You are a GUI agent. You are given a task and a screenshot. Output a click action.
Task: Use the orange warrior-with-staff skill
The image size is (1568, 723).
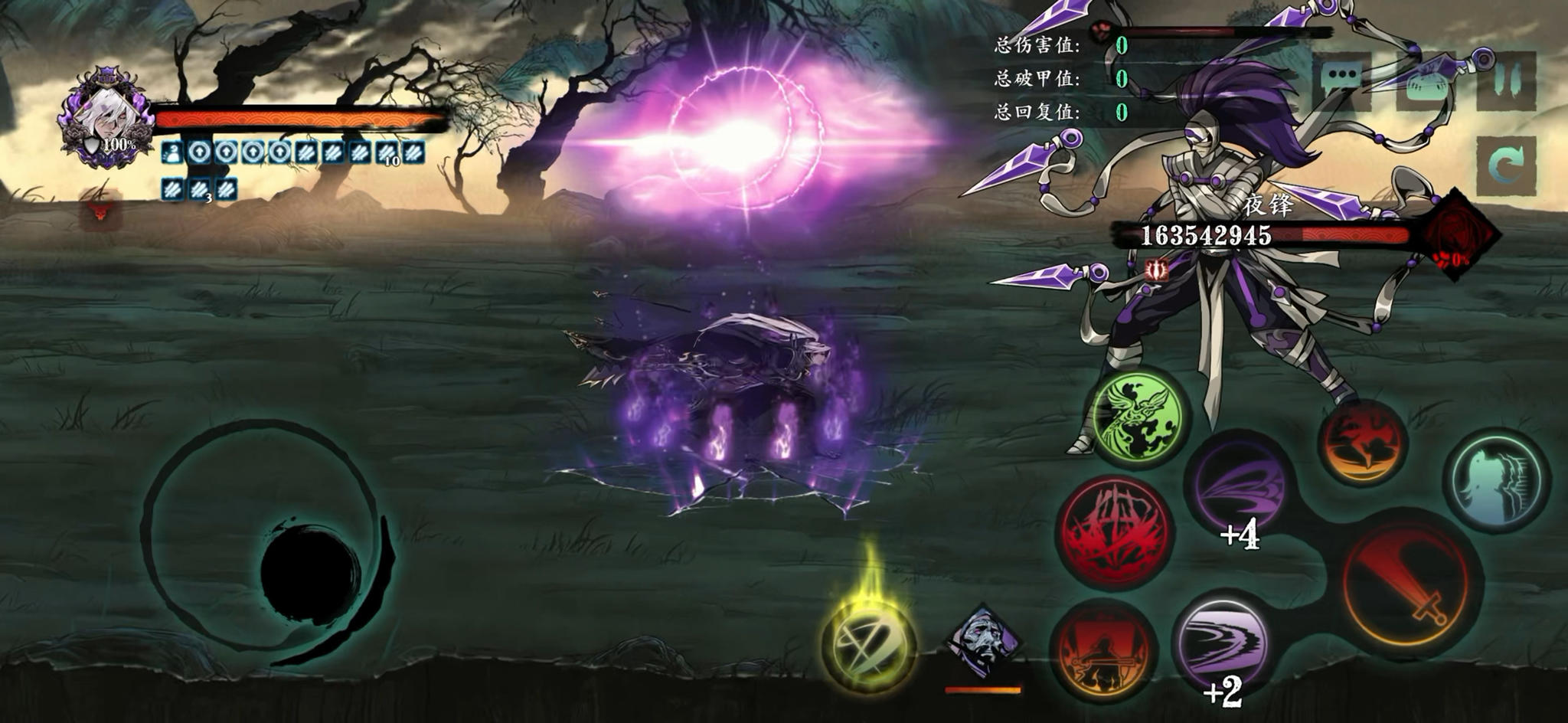(1102, 653)
